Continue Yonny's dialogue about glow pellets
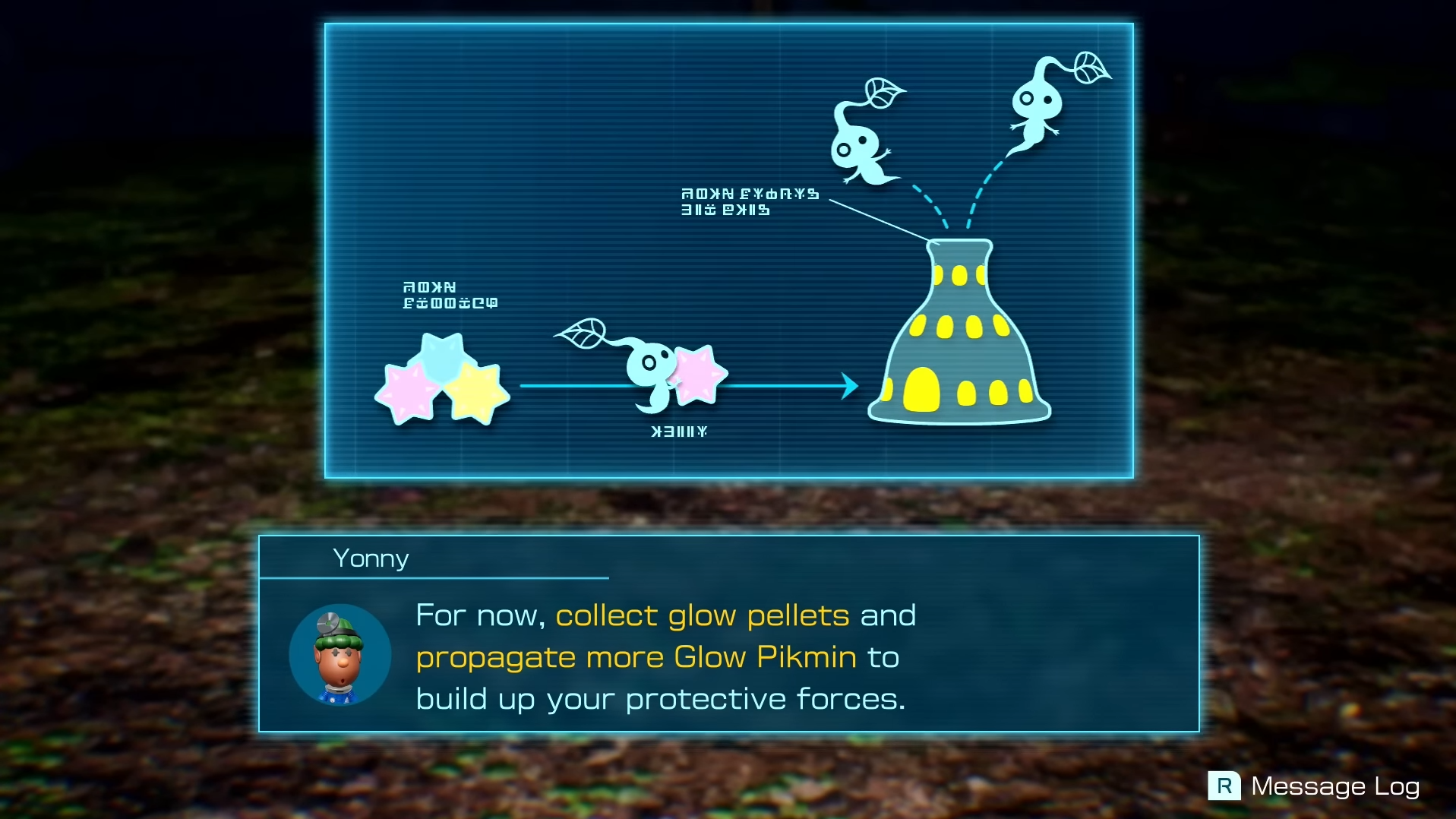 tap(728, 656)
